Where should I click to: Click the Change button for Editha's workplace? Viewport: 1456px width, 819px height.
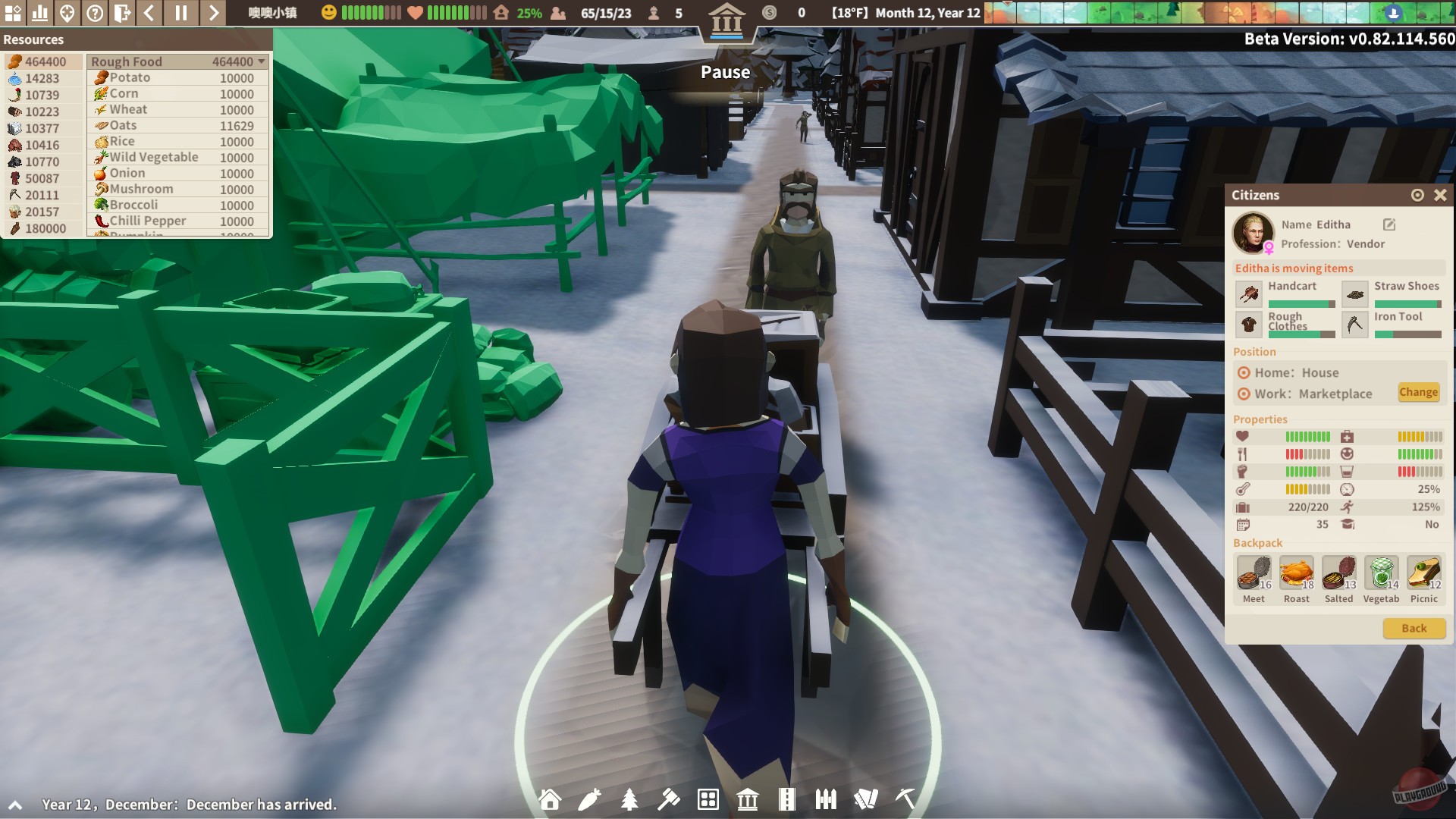1419,393
